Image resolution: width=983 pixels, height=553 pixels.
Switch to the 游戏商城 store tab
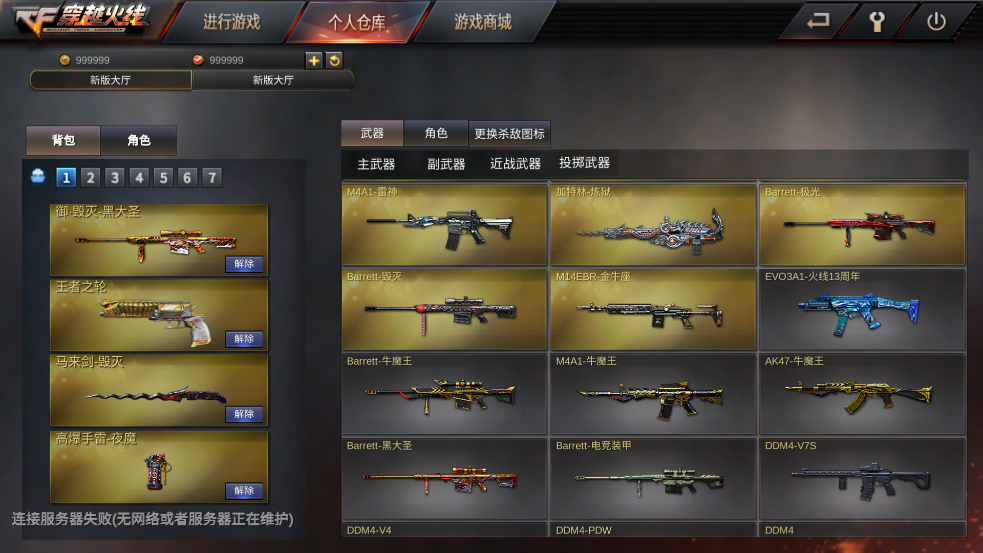(482, 22)
